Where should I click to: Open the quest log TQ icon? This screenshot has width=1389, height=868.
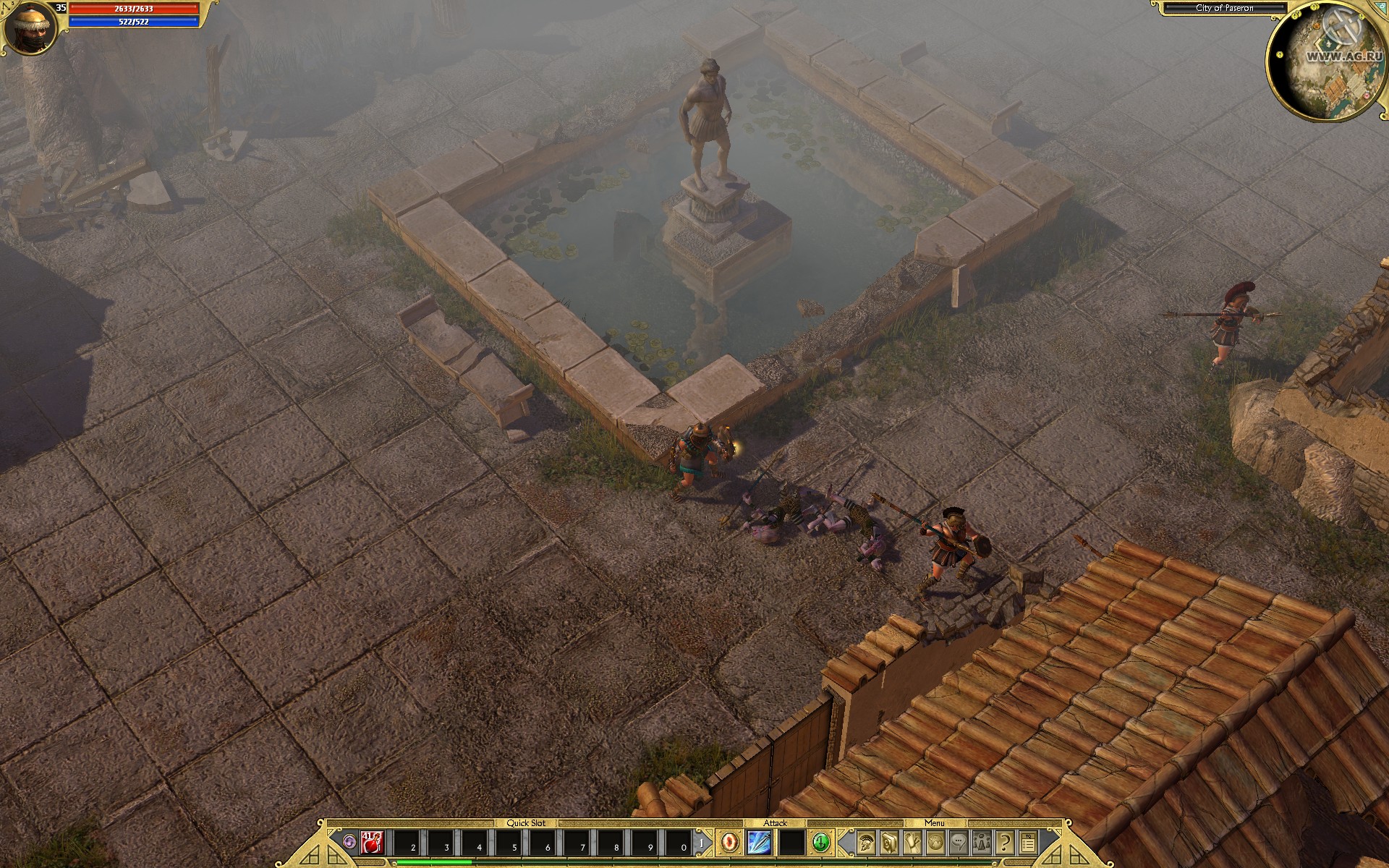[1029, 843]
